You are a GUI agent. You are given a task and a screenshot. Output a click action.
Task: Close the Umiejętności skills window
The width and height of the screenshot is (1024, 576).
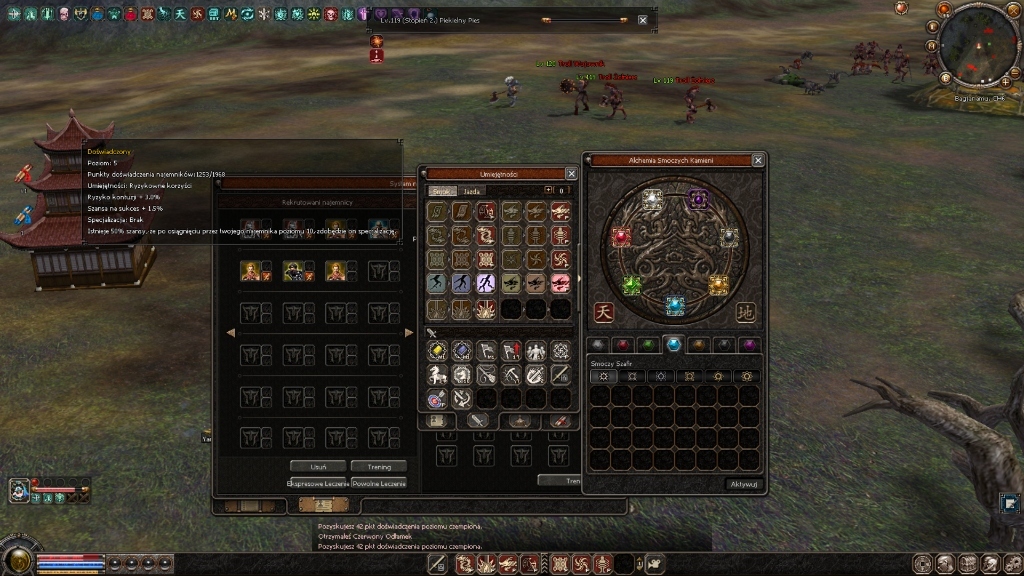tap(571, 173)
